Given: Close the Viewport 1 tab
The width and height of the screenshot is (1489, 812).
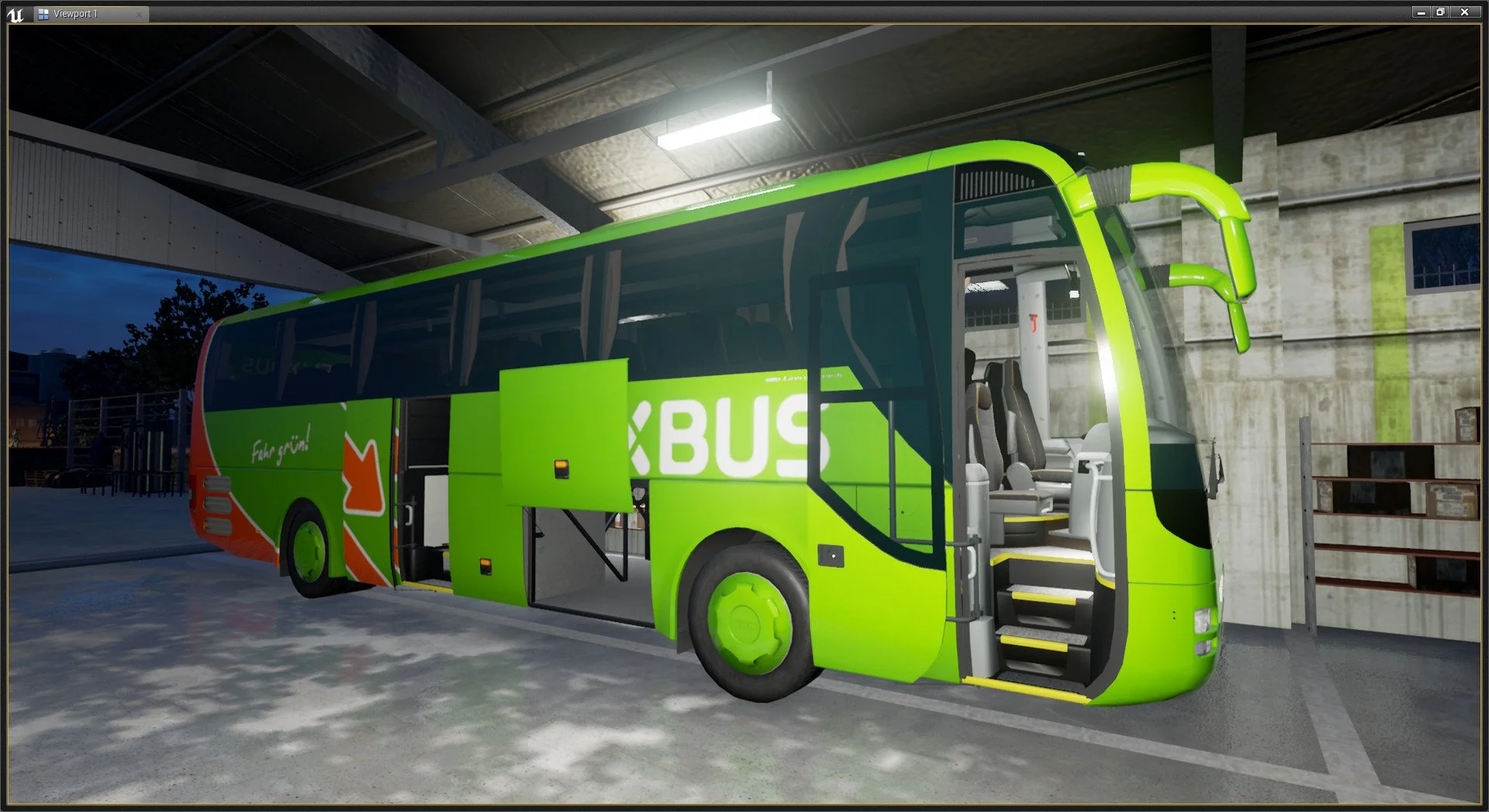Looking at the screenshot, I should (x=140, y=14).
